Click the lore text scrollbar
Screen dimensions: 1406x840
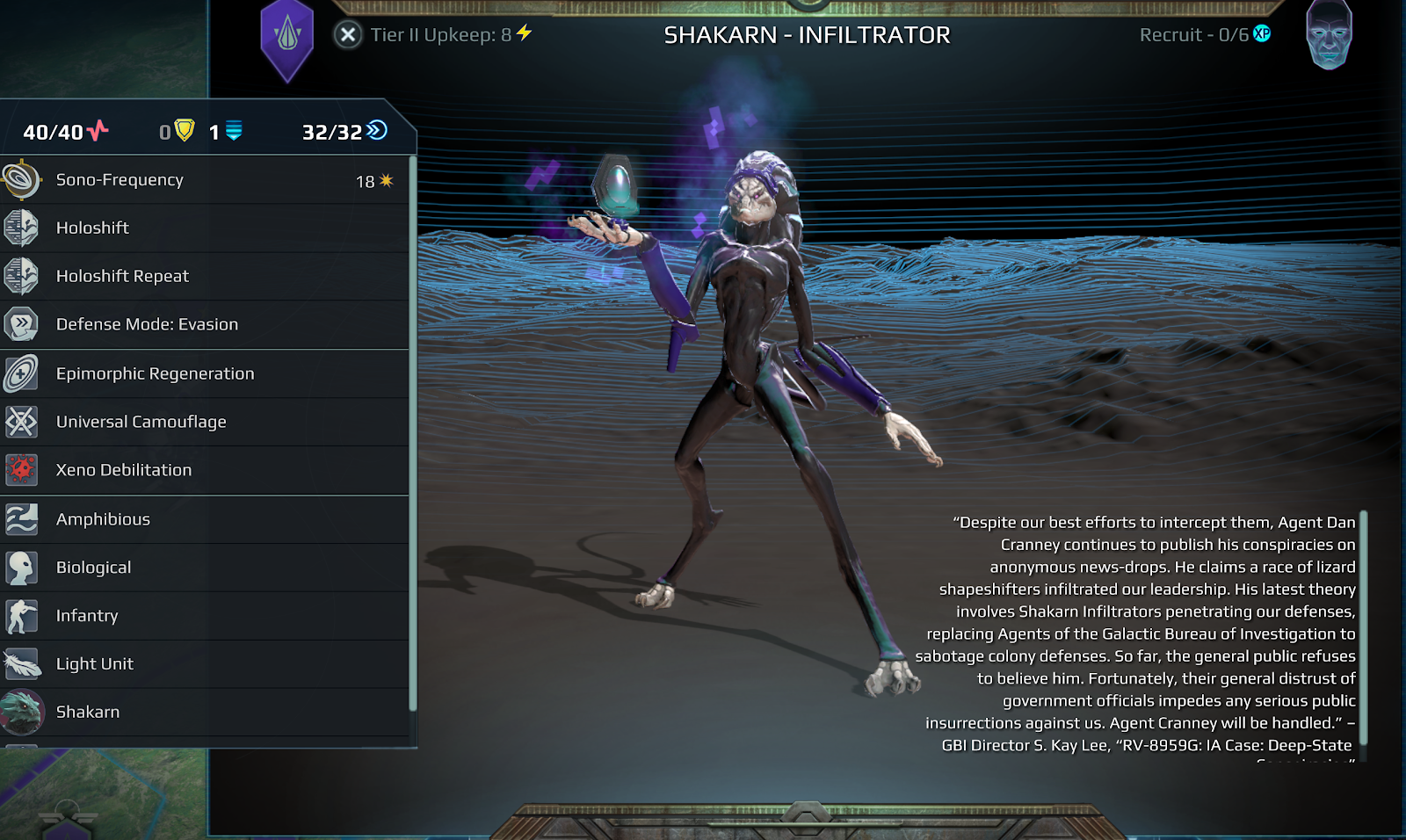1363,633
